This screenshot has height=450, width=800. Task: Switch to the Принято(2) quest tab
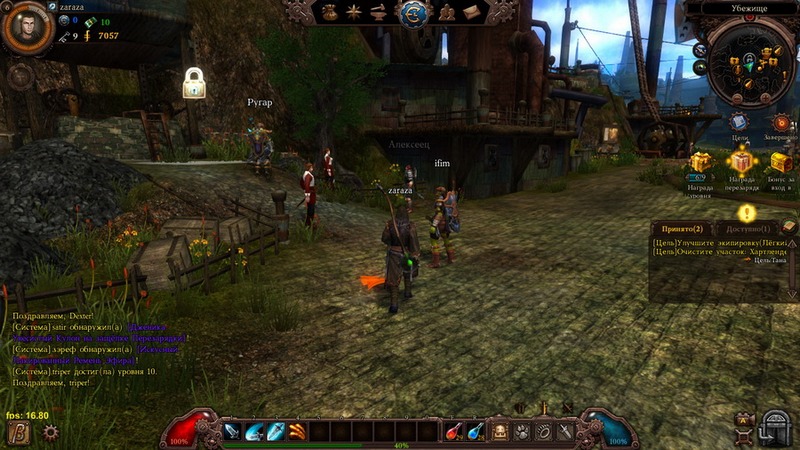(x=683, y=229)
